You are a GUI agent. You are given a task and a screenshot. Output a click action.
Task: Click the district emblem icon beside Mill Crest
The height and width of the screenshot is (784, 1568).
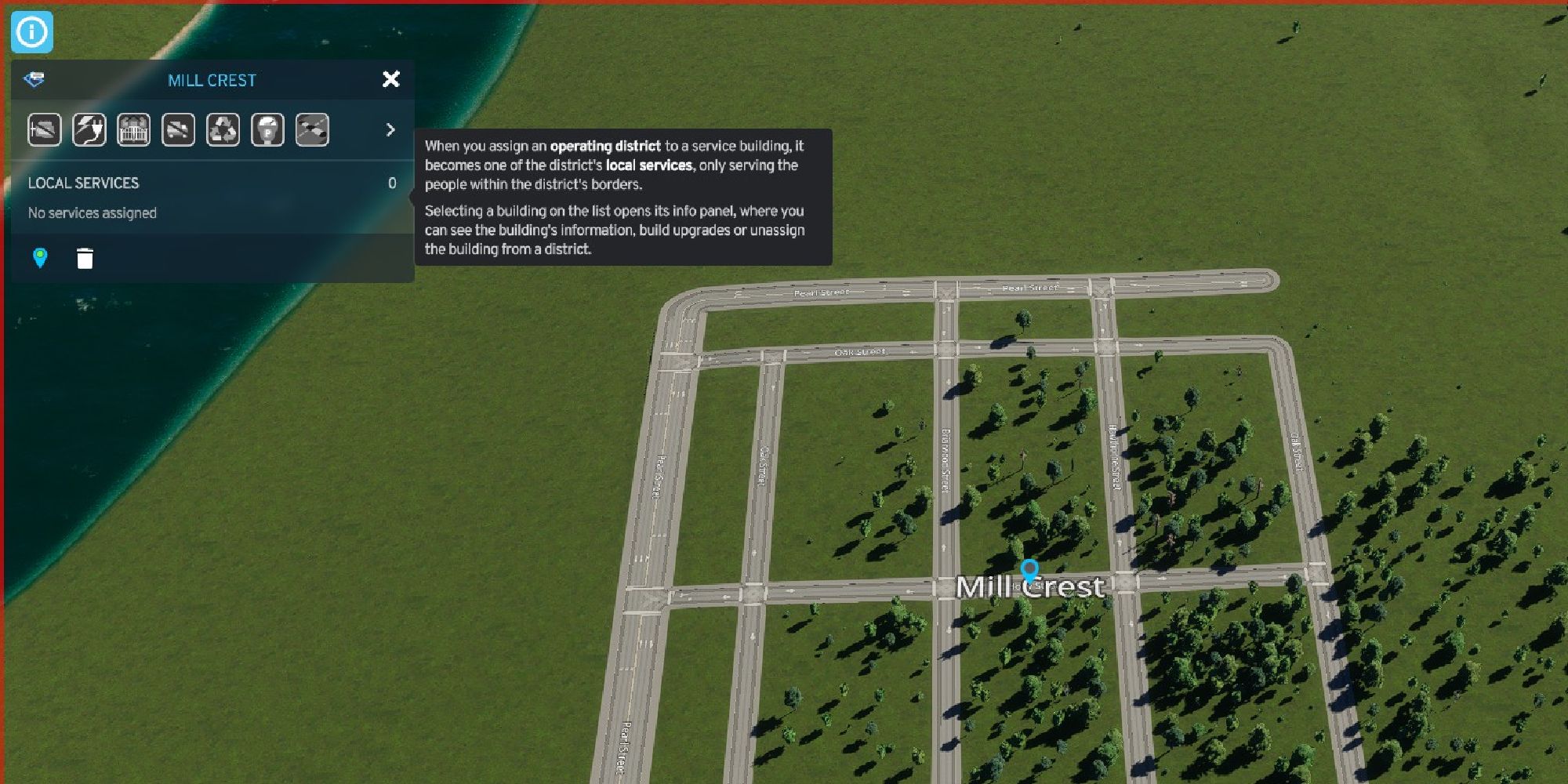pyautogui.click(x=33, y=79)
